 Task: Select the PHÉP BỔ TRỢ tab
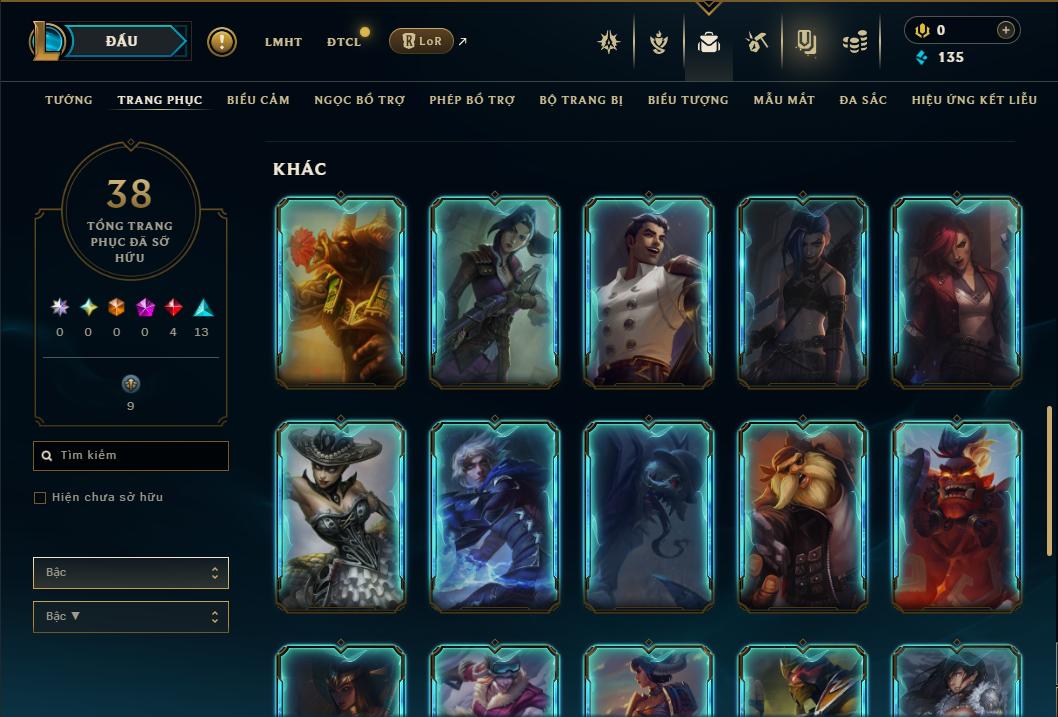pos(472,100)
